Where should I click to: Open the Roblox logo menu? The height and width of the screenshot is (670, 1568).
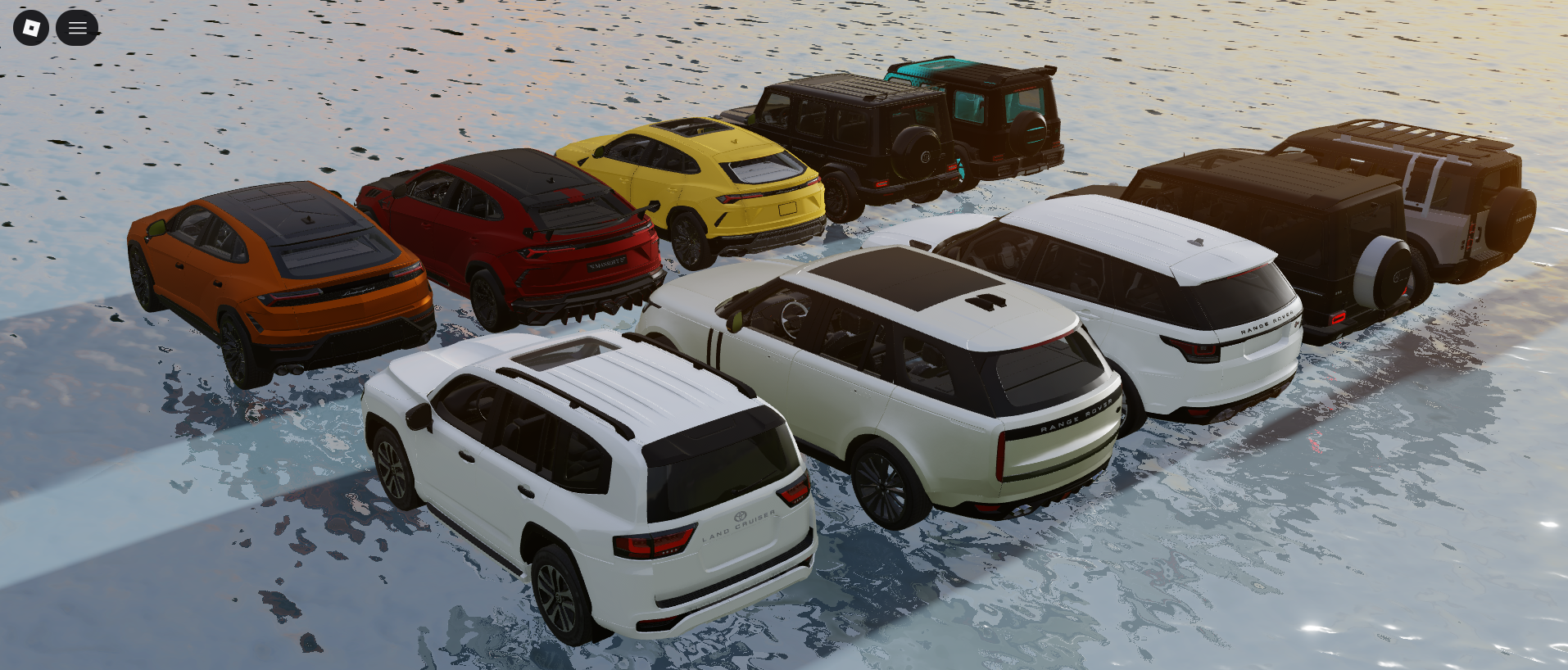click(31, 28)
